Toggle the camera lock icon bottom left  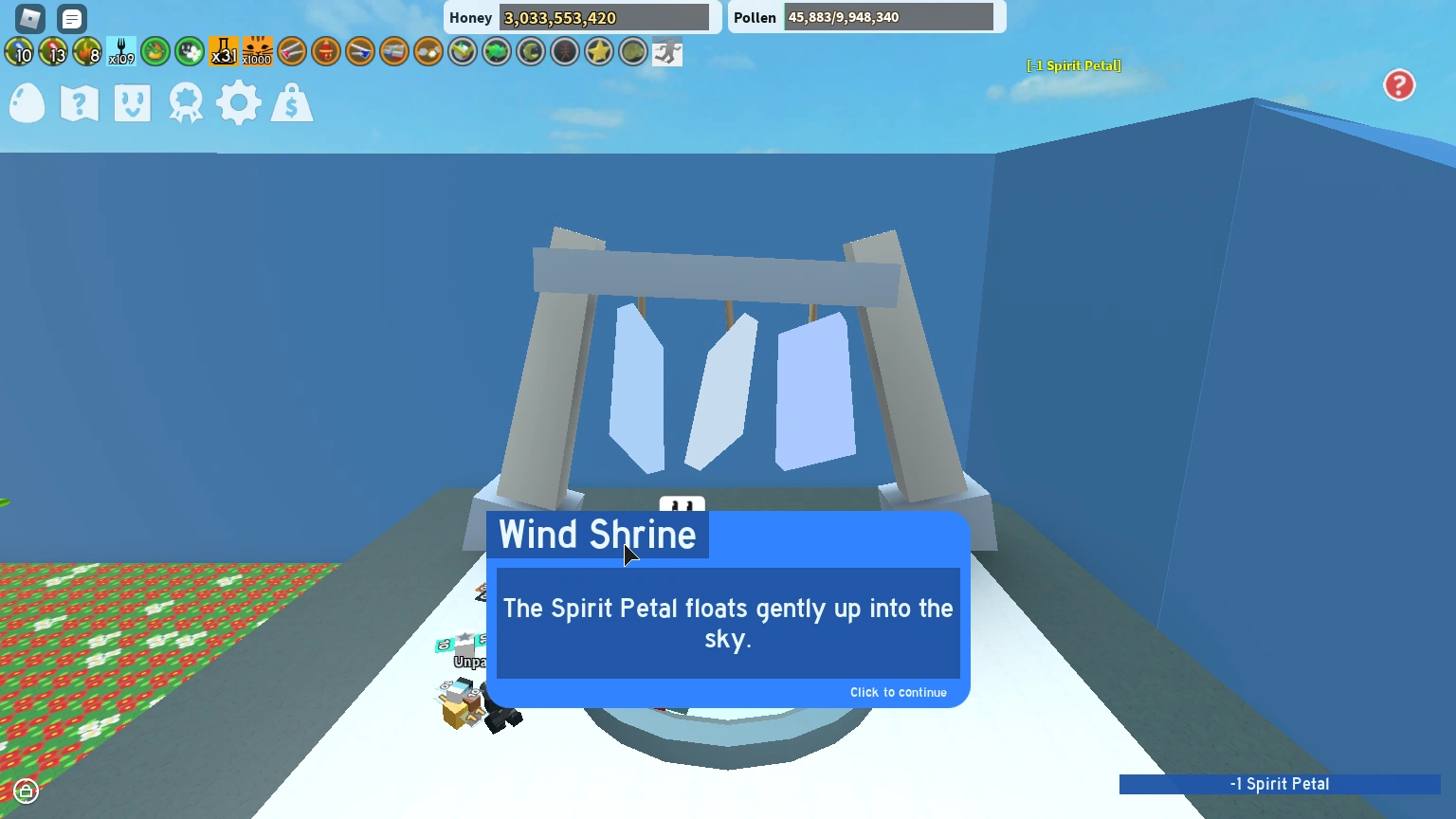[27, 790]
